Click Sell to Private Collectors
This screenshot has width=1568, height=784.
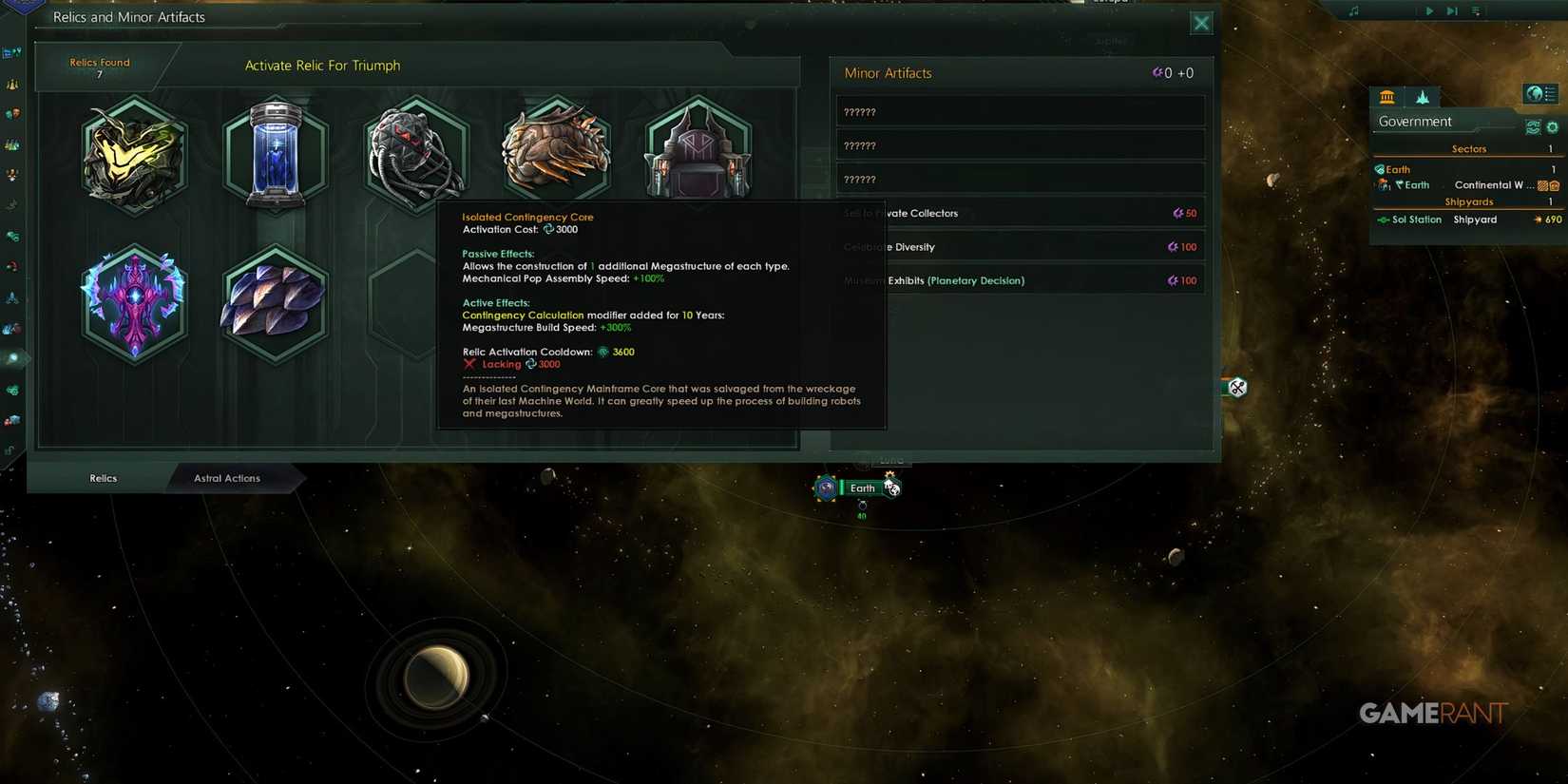tap(1019, 213)
